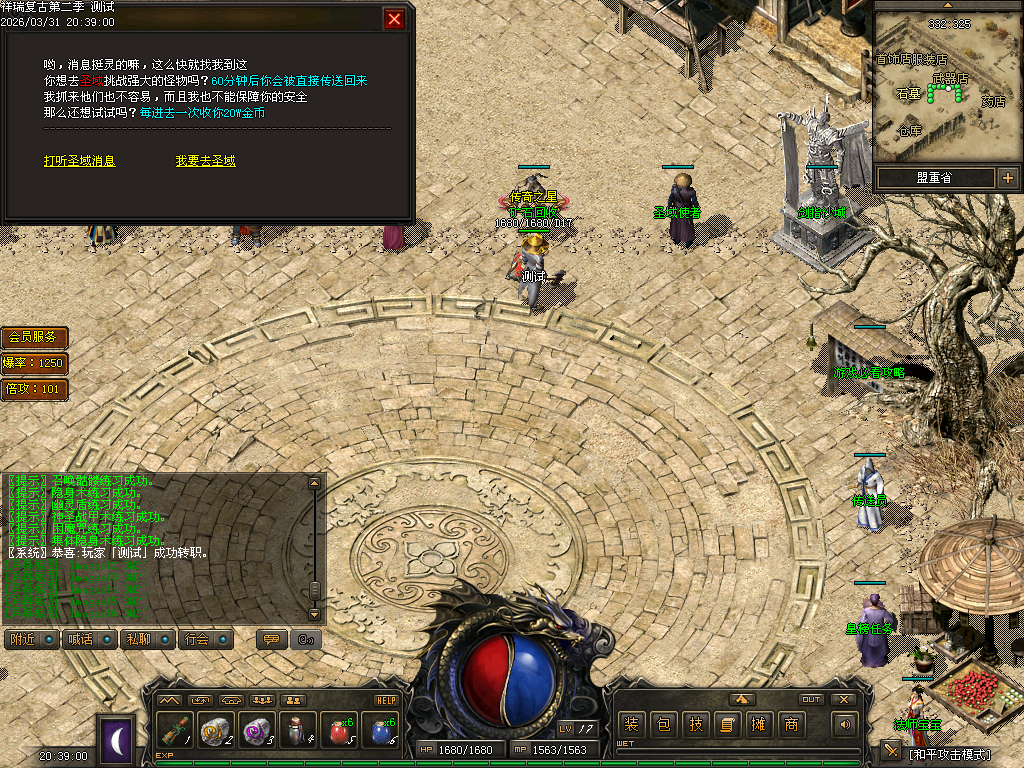Toggle sound with the speaker icon
This screenshot has width=1024, height=768.
(846, 725)
